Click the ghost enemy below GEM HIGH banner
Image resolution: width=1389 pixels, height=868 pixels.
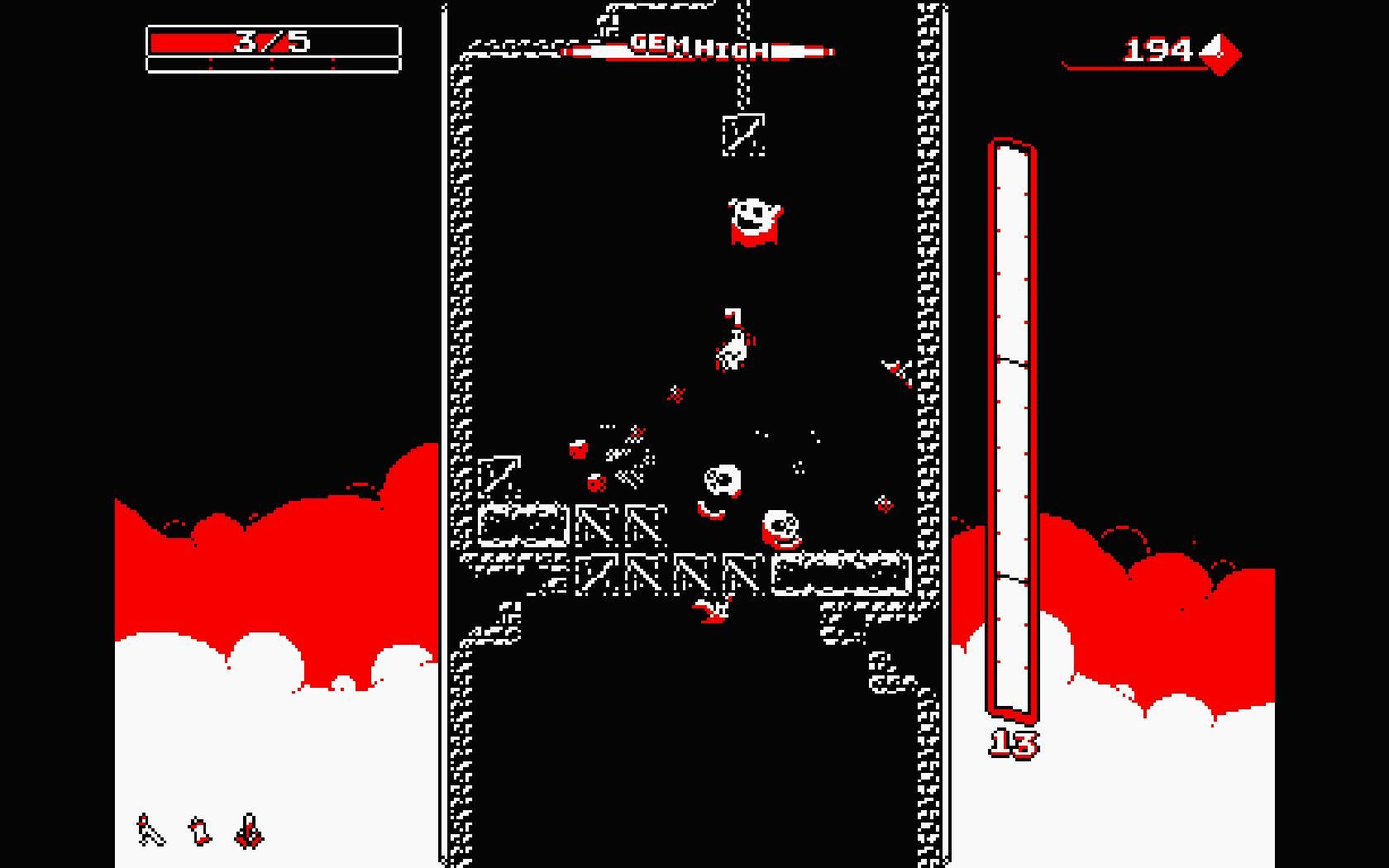pyautogui.click(x=752, y=219)
